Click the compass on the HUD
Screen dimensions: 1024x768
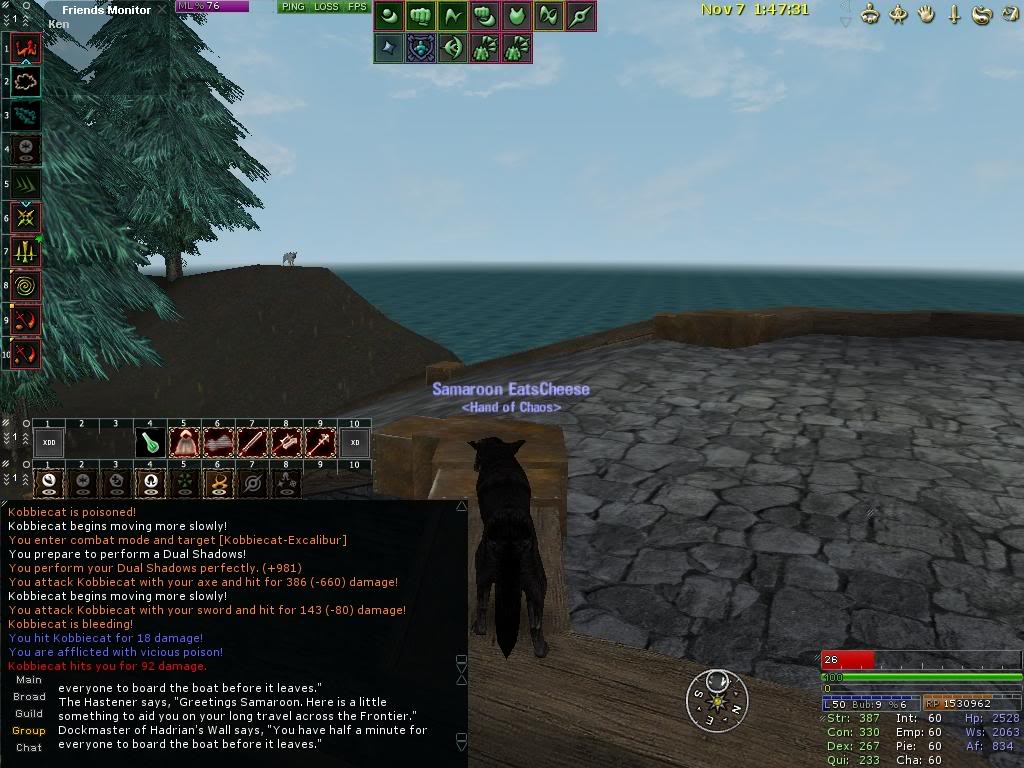click(718, 700)
